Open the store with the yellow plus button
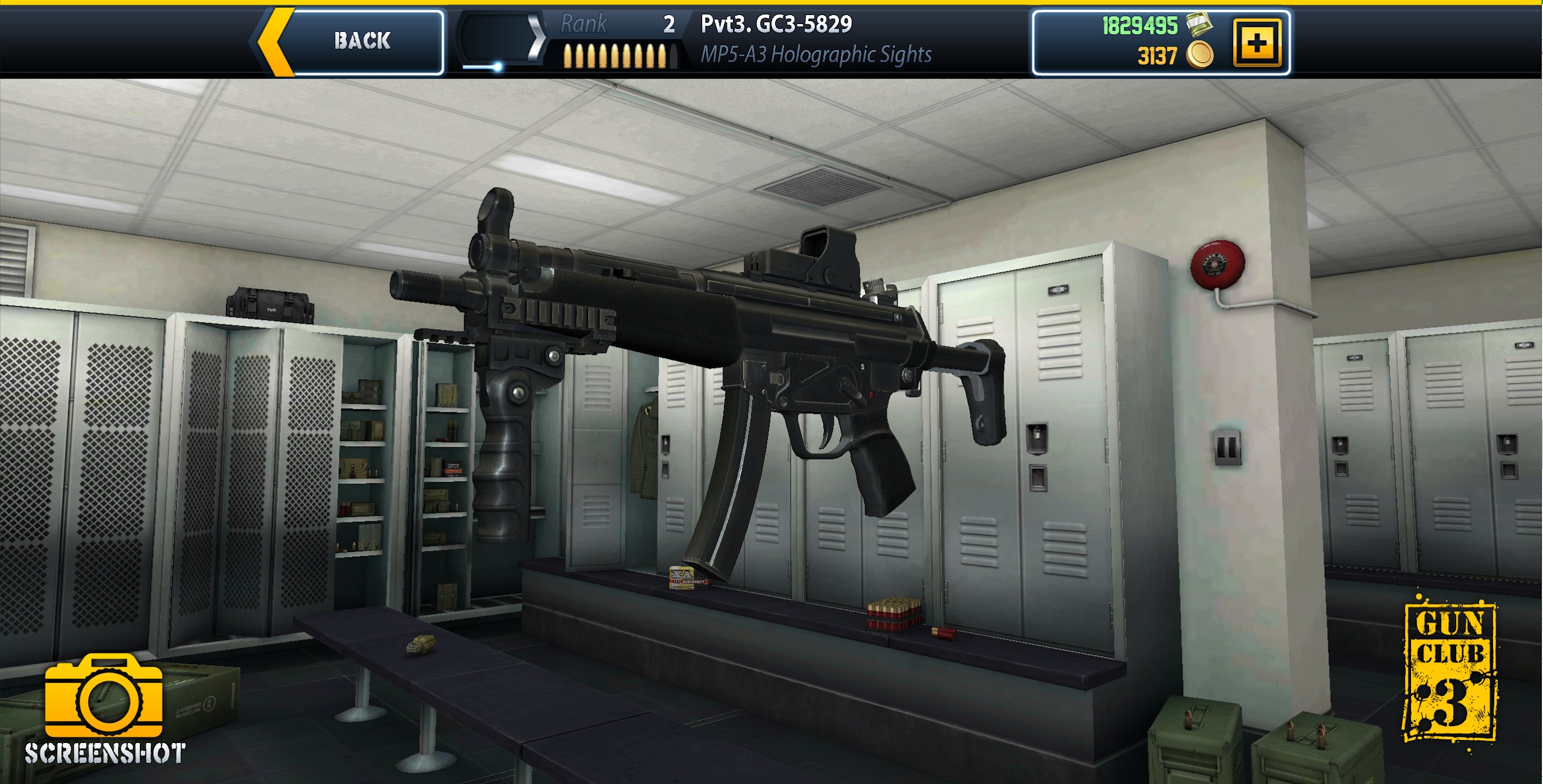The height and width of the screenshot is (784, 1543). [x=1256, y=43]
